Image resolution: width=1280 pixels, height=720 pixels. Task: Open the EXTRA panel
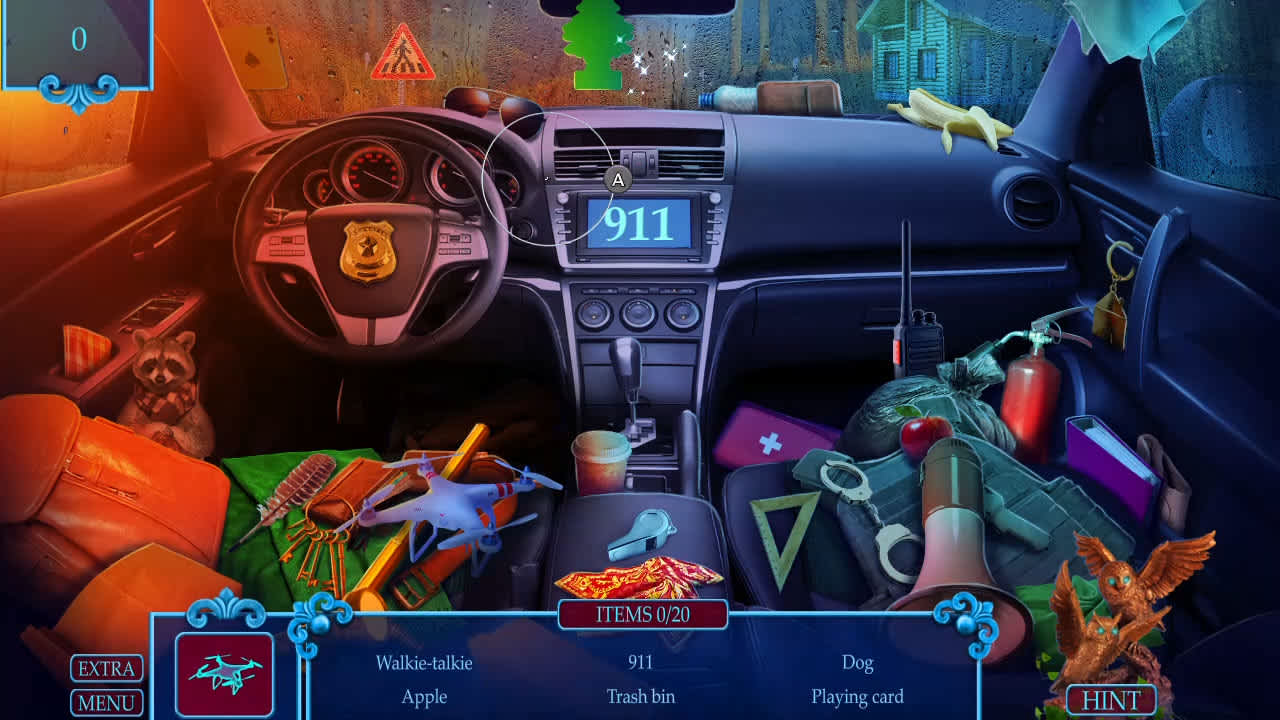(x=105, y=668)
